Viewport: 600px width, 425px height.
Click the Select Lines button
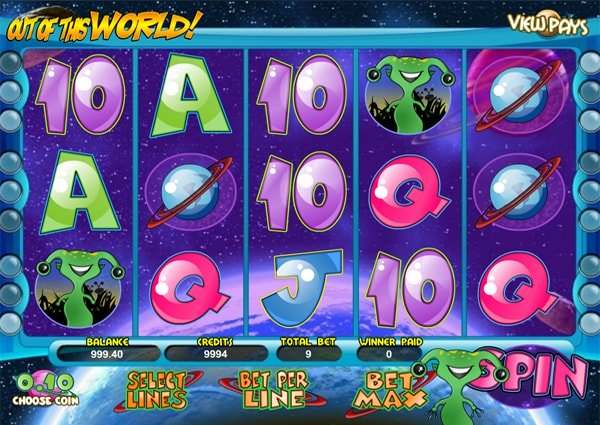[158, 389]
